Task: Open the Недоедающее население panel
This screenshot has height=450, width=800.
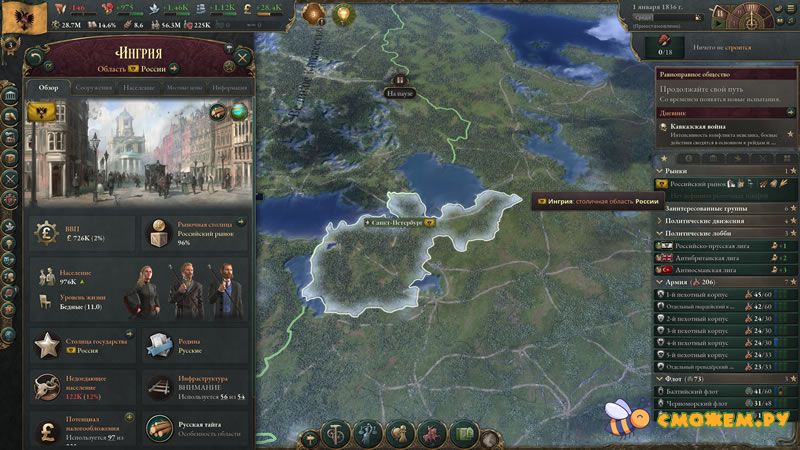Action: [x=81, y=386]
